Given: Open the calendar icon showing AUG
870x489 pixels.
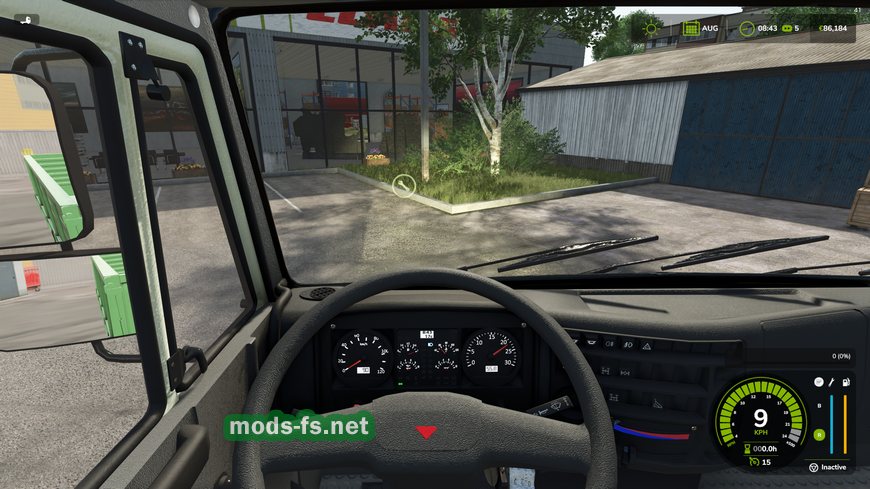Looking at the screenshot, I should [x=691, y=29].
